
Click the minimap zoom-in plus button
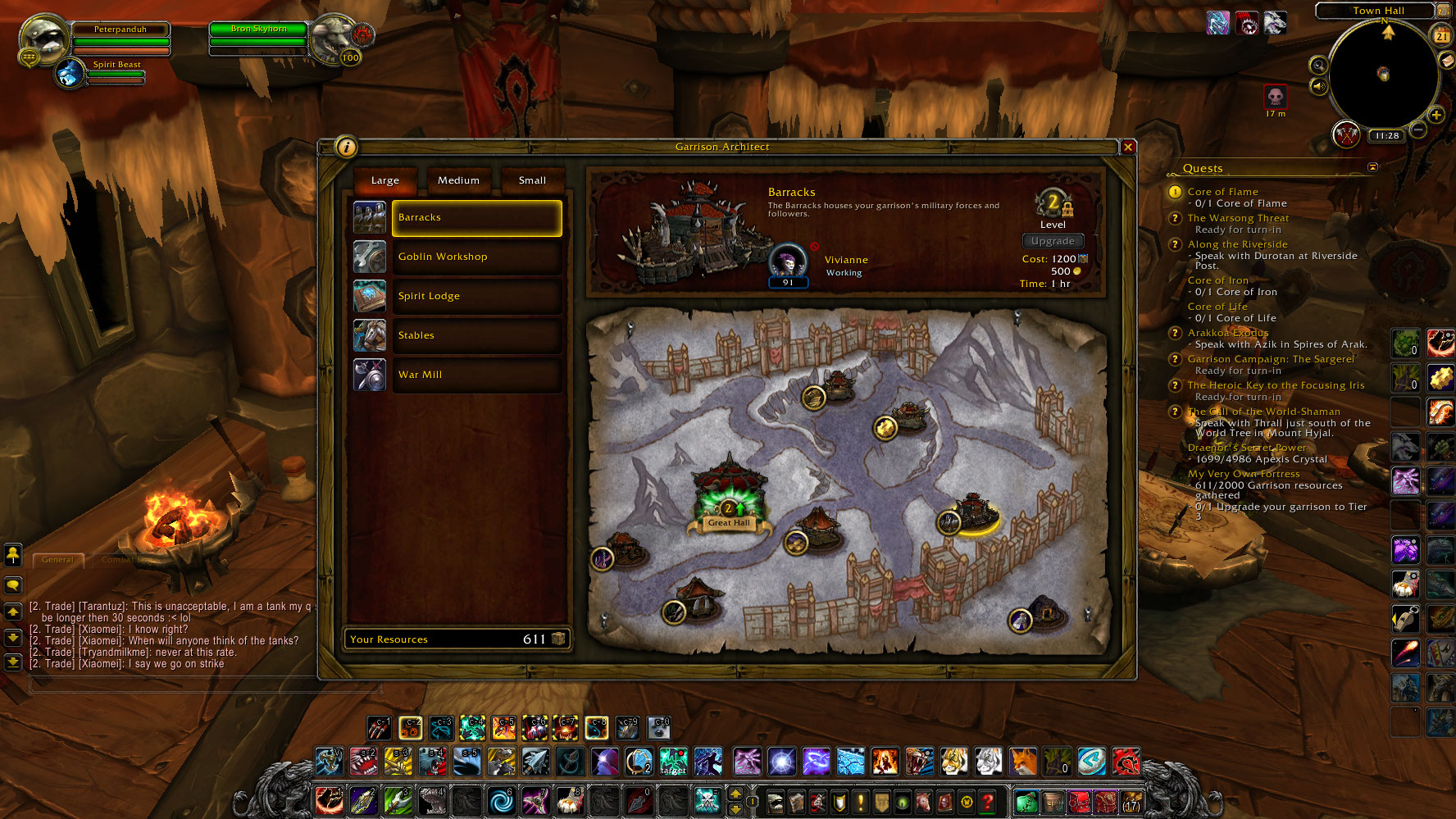1436,115
